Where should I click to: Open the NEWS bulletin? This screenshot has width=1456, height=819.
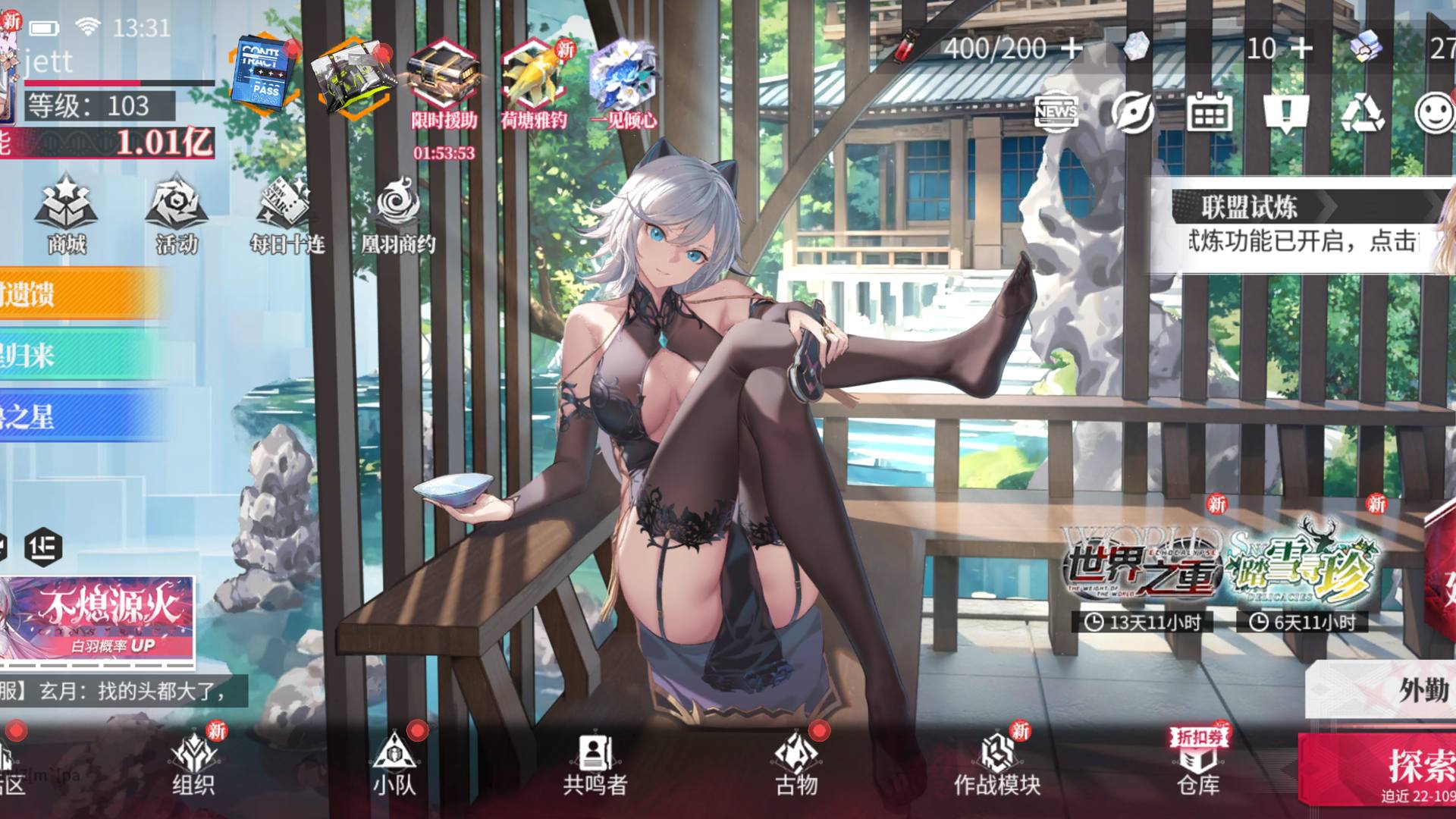[1056, 112]
